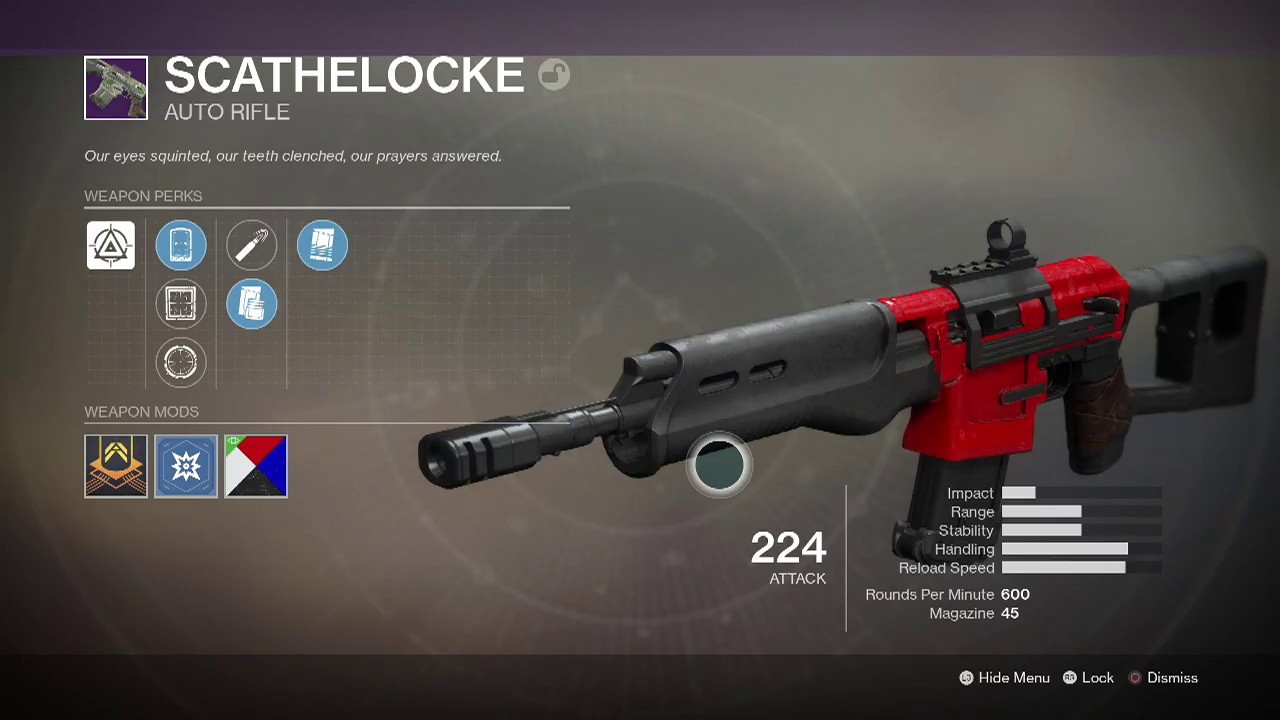
Task: Pick the circular crosshair scope perk
Action: pyautogui.click(x=181, y=362)
